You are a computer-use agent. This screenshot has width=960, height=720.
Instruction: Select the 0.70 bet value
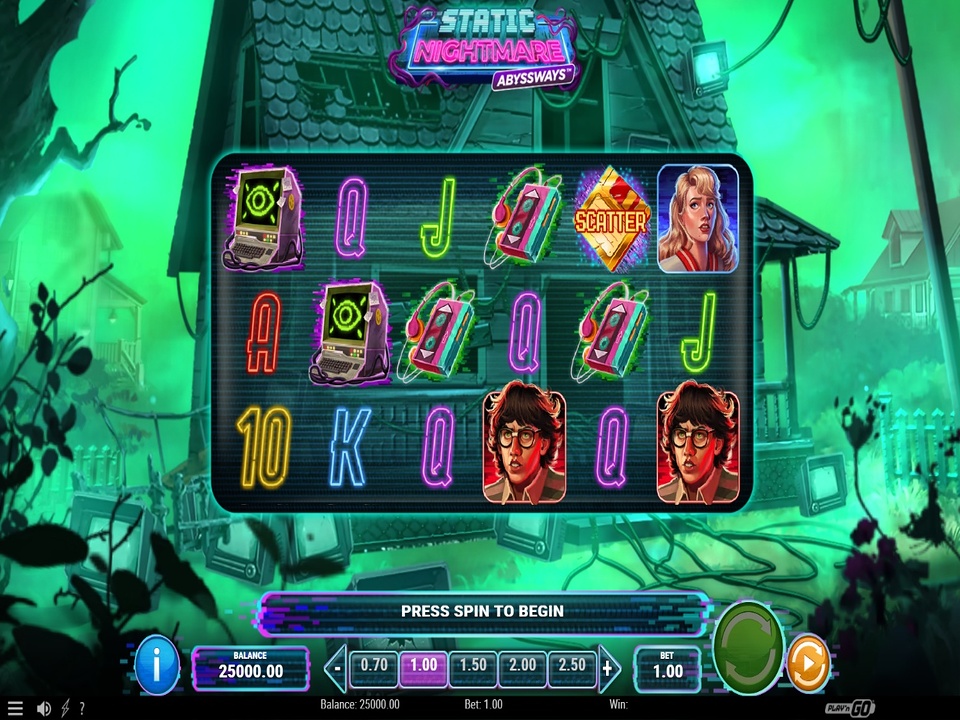pos(374,666)
